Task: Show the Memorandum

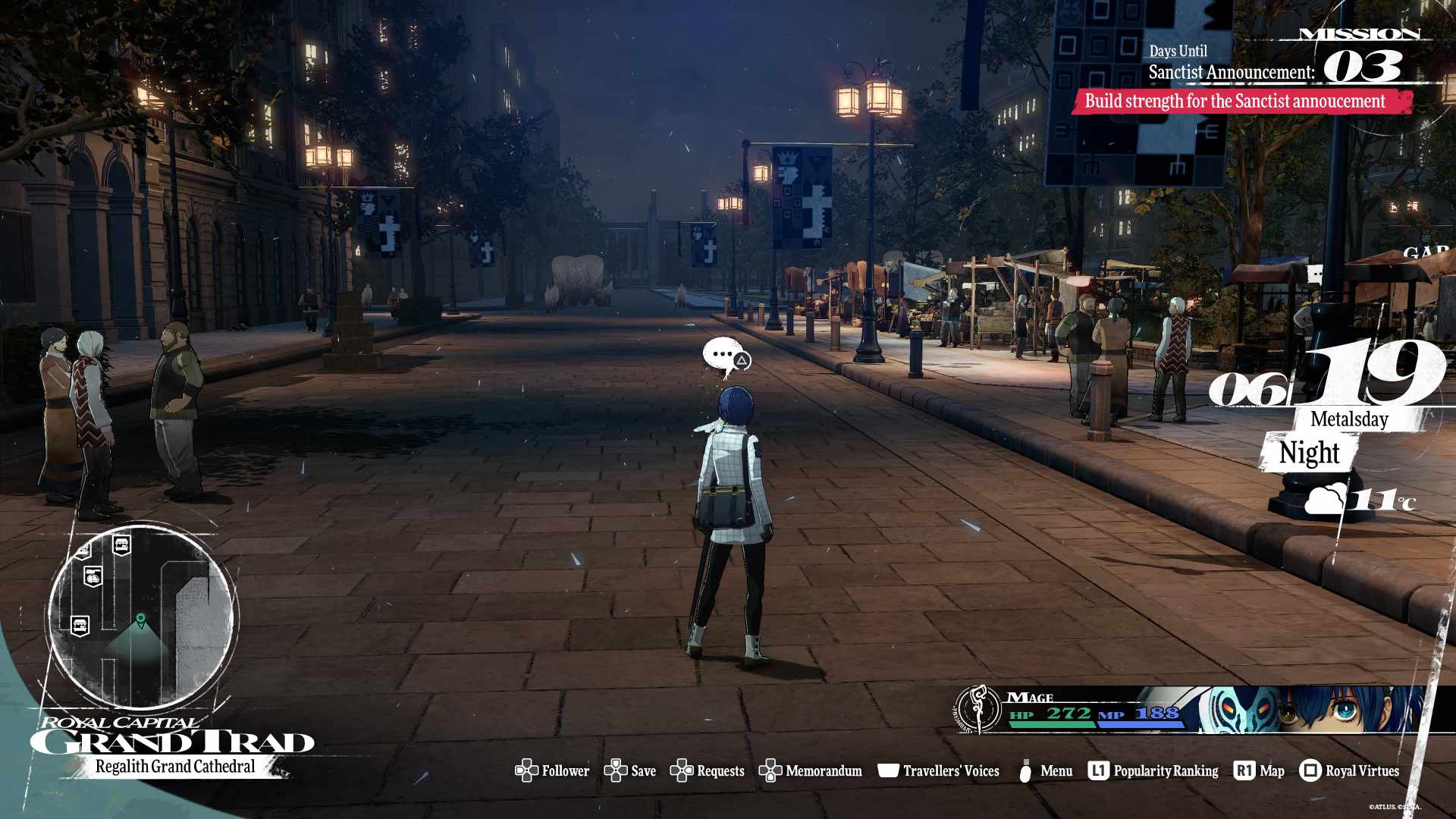Action: coord(811,770)
